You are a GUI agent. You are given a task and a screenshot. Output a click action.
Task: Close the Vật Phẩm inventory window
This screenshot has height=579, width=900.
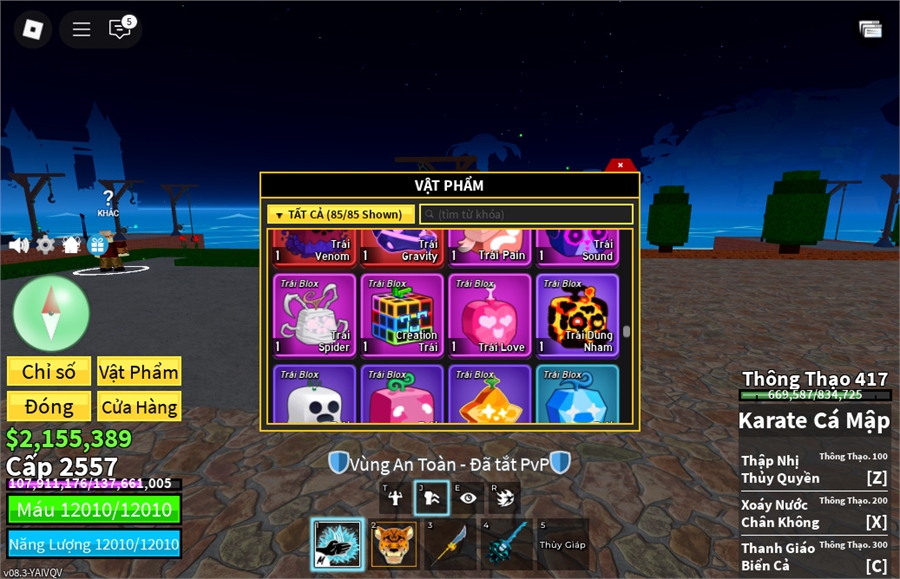coord(620,165)
